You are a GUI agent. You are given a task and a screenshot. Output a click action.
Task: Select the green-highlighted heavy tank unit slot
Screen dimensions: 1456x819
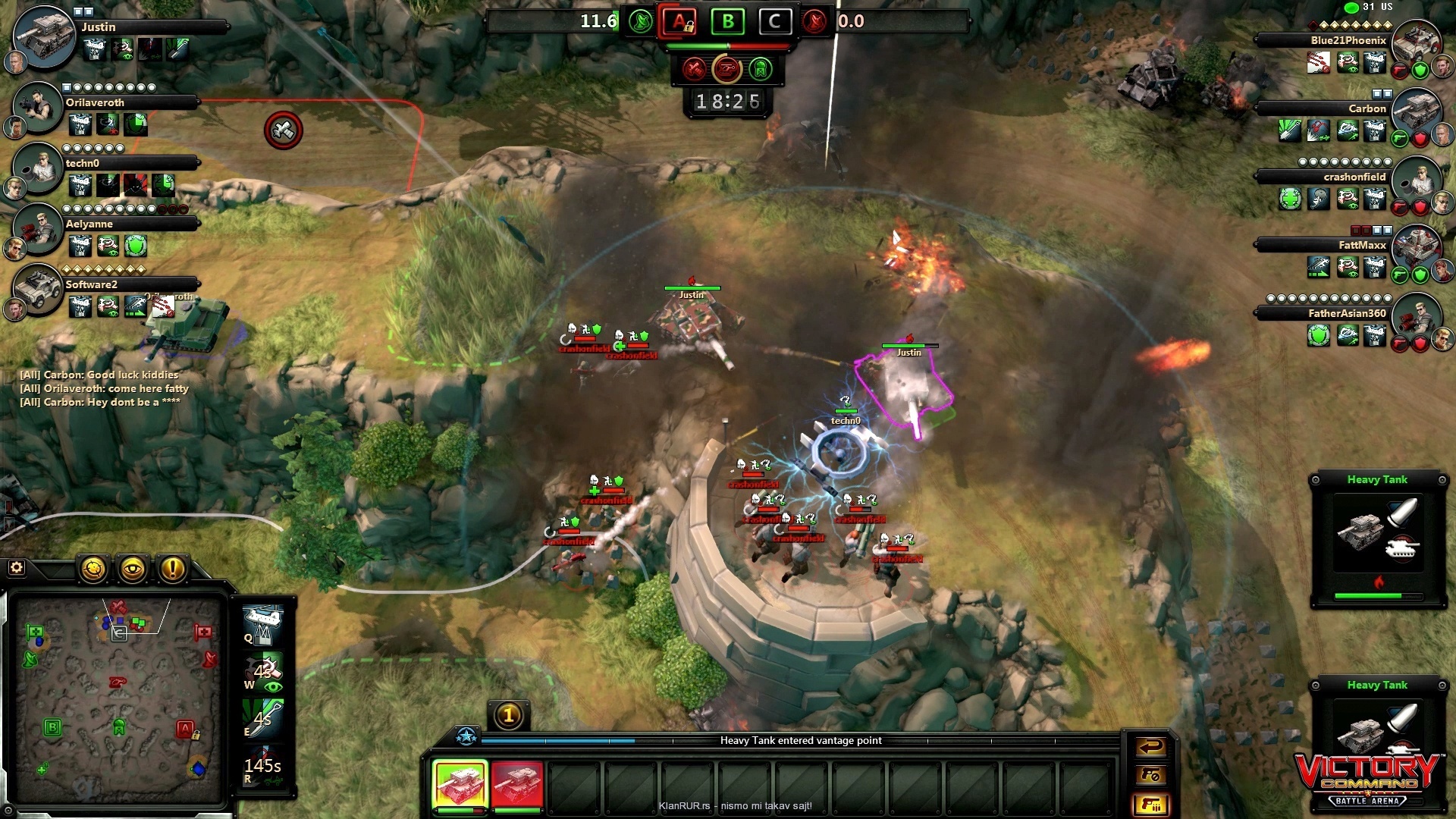460,784
